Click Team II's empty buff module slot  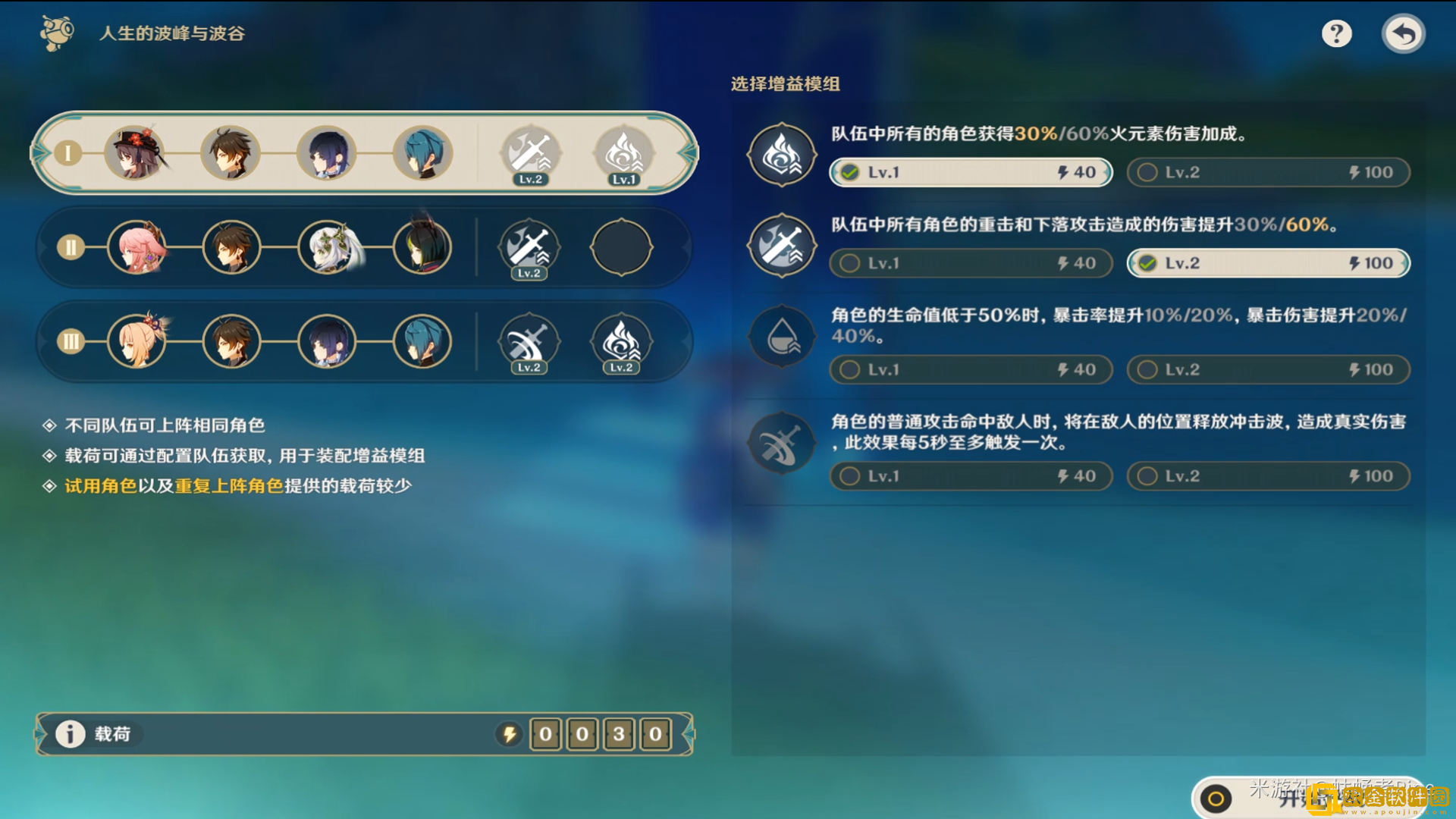point(622,248)
